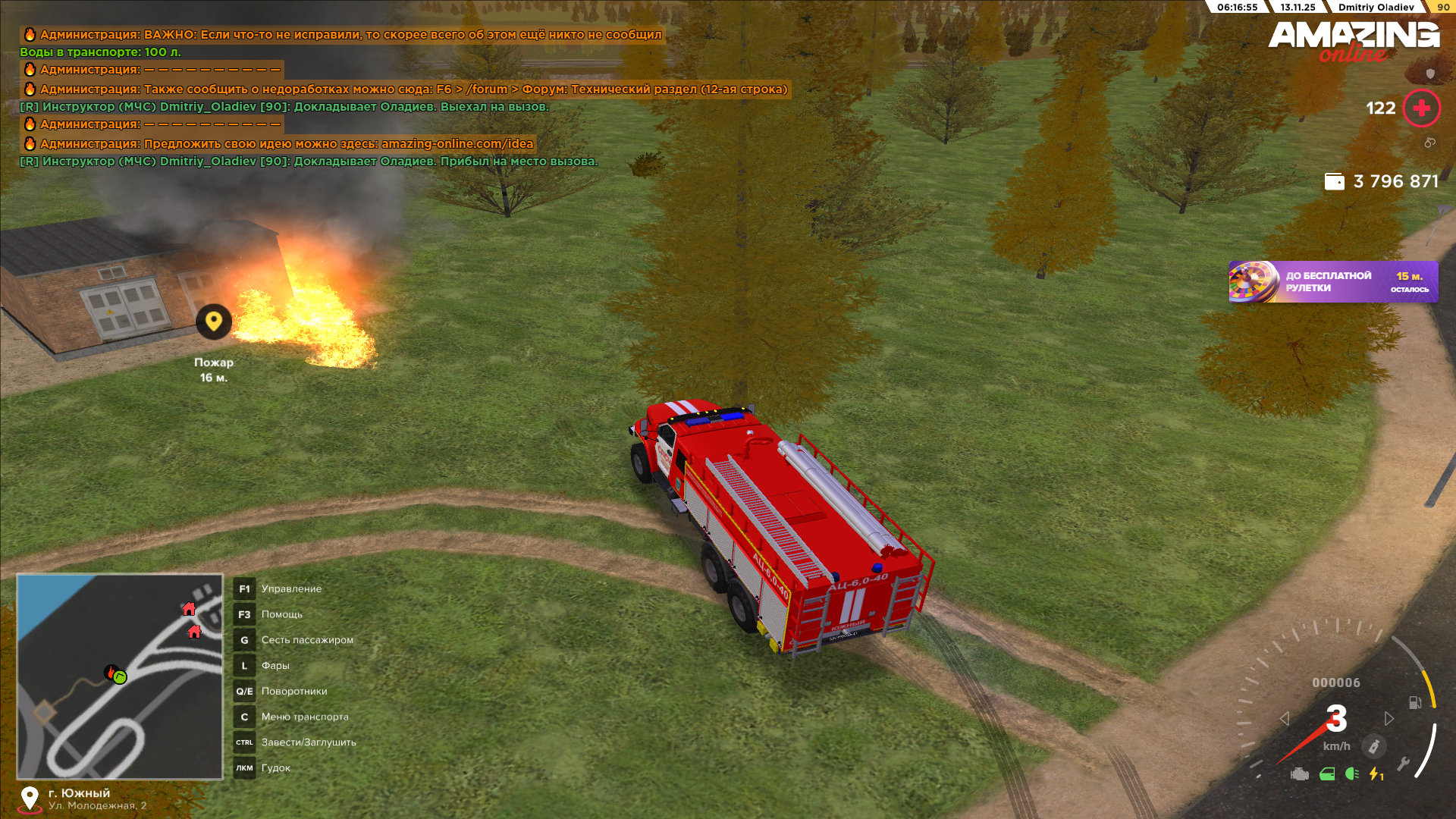
Task: Toggle the right turn signal arrow
Action: [x=1389, y=718]
